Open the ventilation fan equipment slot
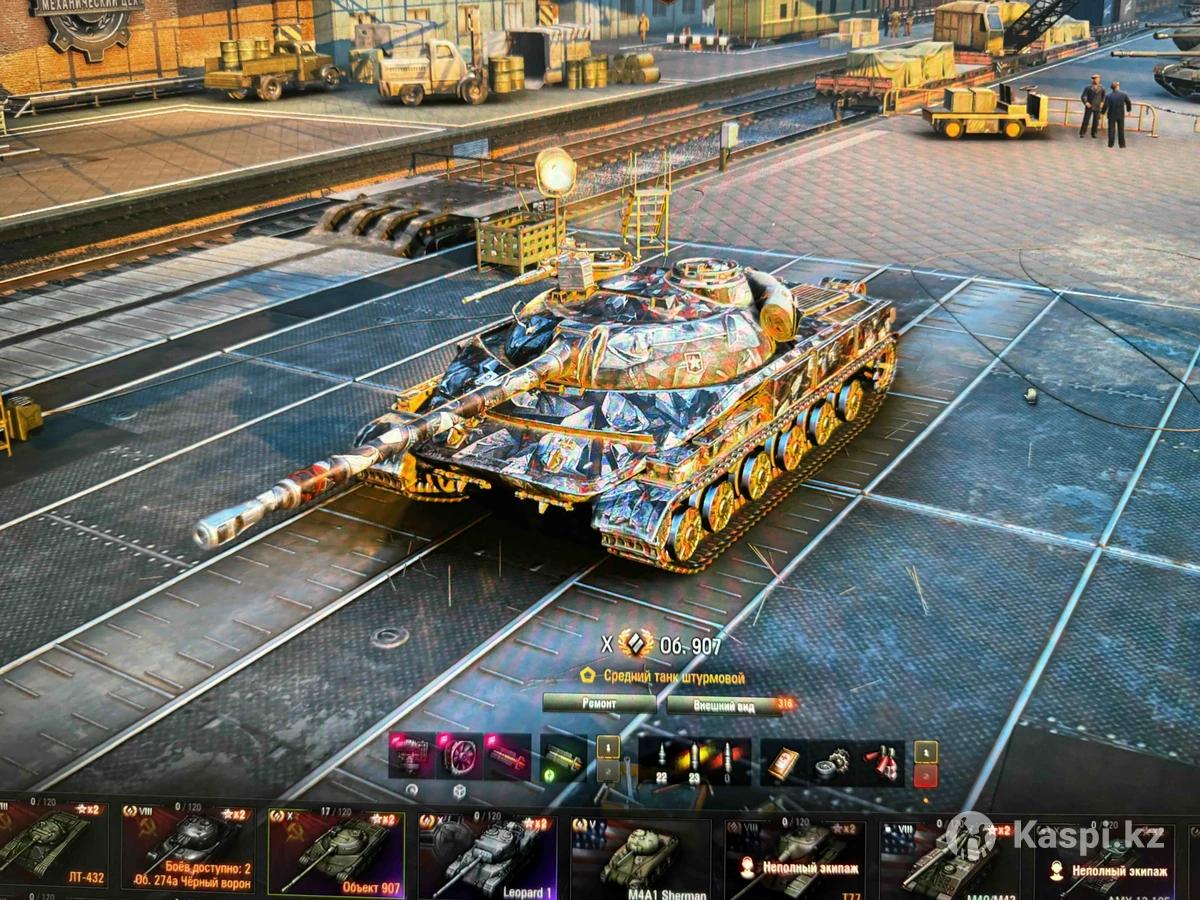 [460, 757]
